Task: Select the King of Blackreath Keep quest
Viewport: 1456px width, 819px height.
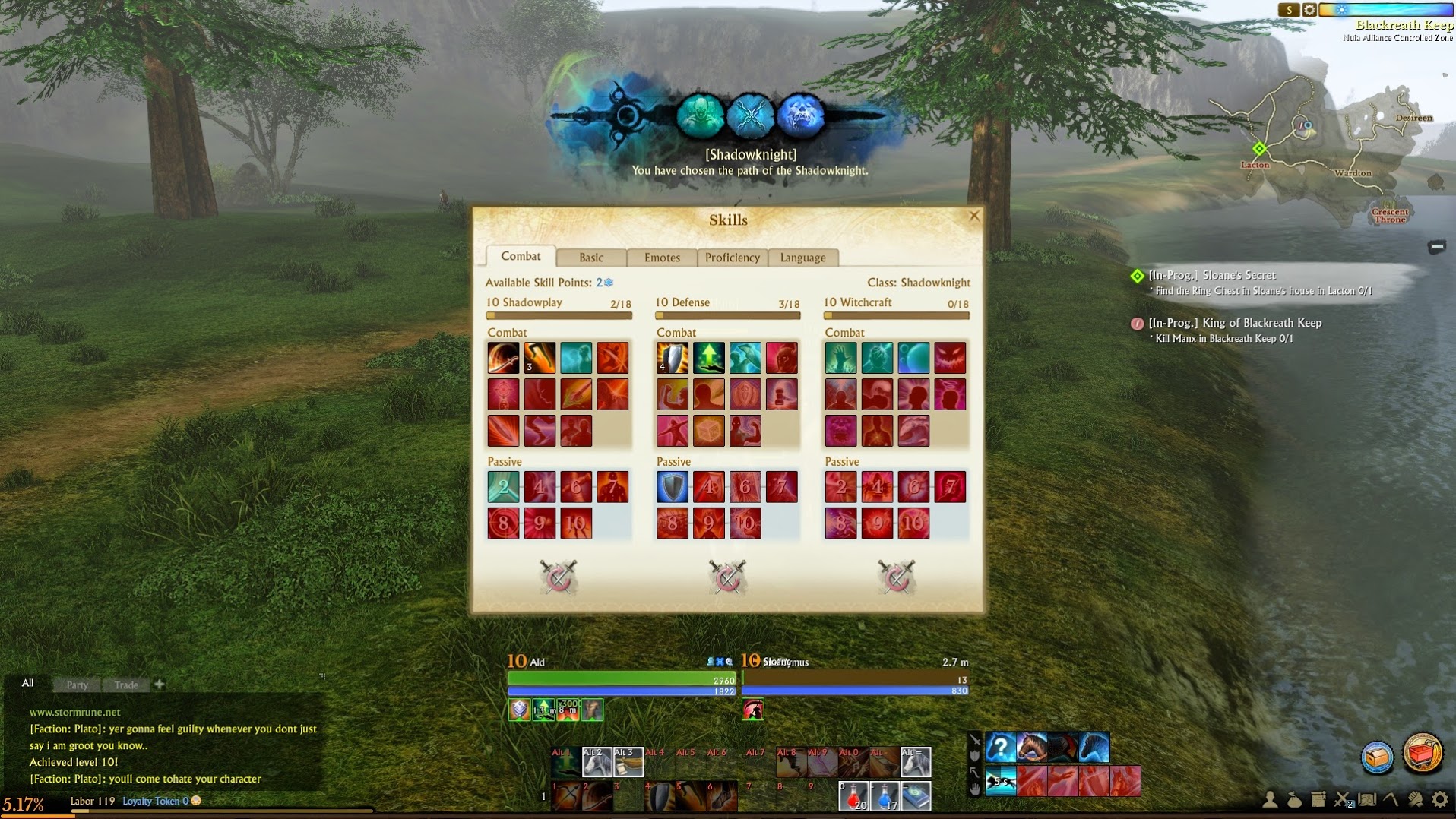Action: [x=1234, y=323]
